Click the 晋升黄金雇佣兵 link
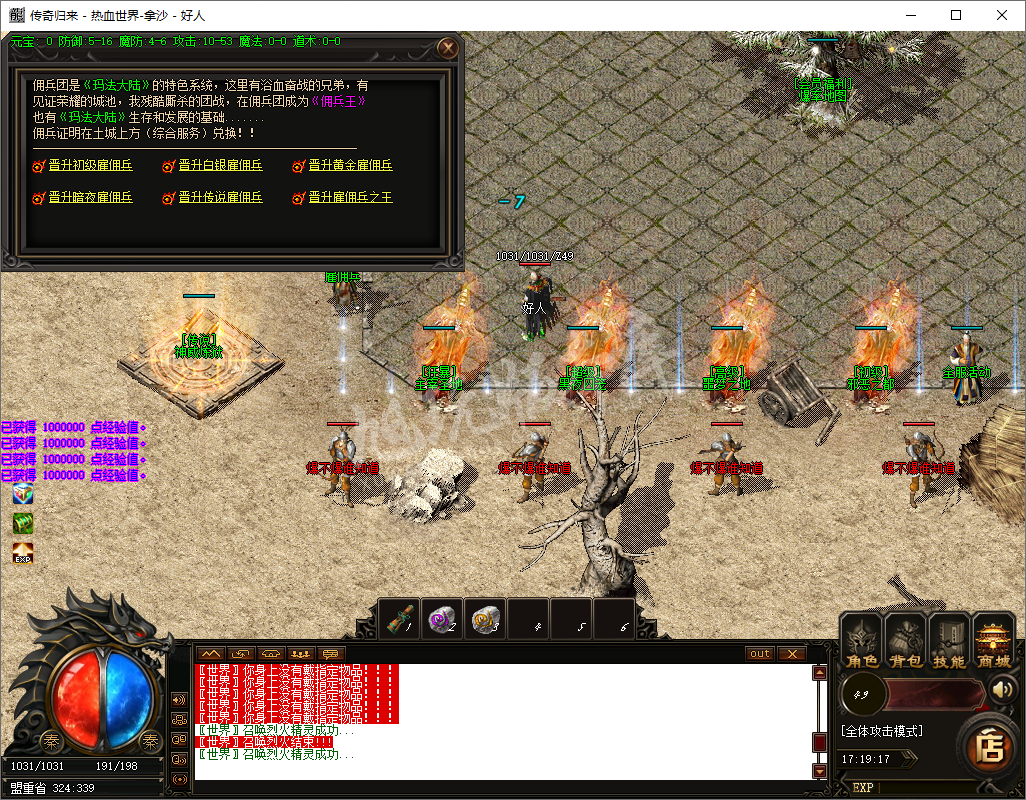This screenshot has height=800, width=1026. coord(350,166)
